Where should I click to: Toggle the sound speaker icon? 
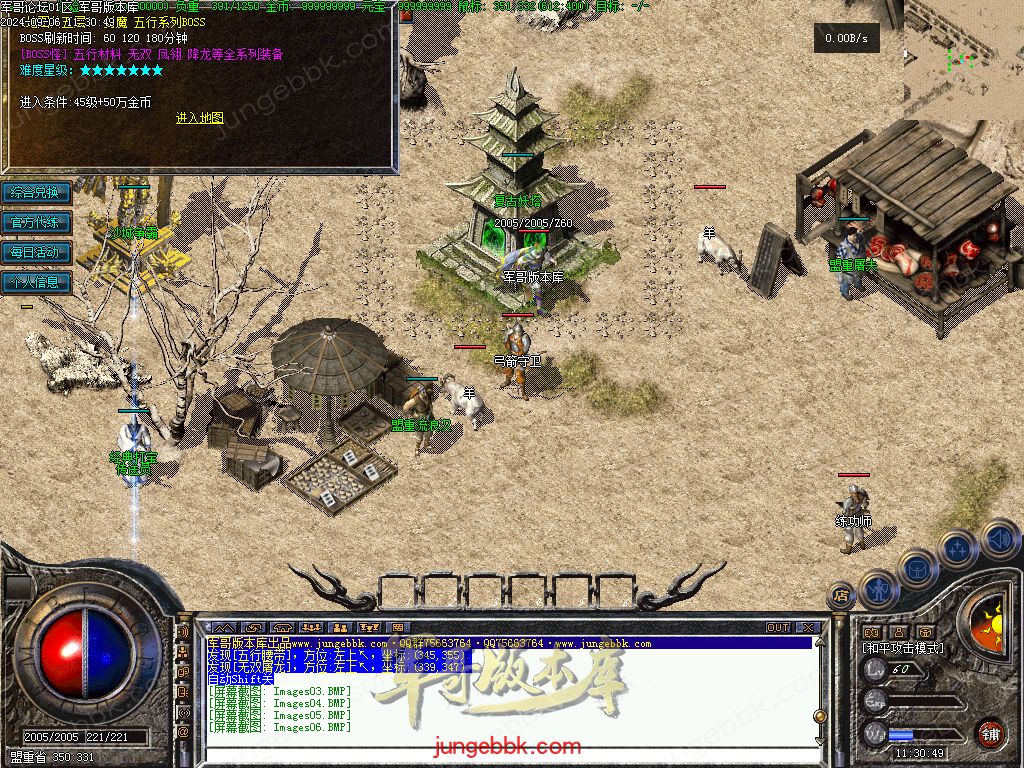click(999, 539)
